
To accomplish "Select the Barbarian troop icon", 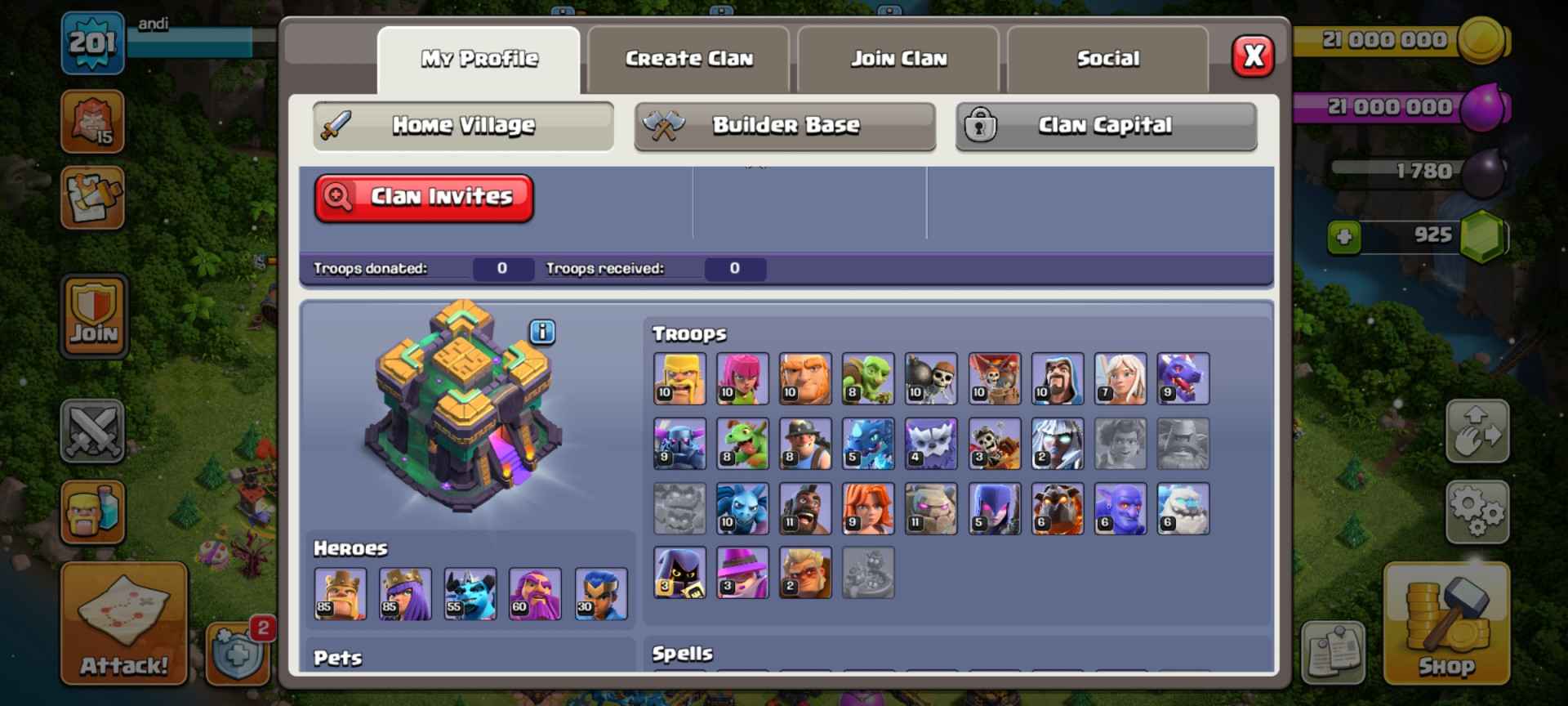I will point(680,380).
